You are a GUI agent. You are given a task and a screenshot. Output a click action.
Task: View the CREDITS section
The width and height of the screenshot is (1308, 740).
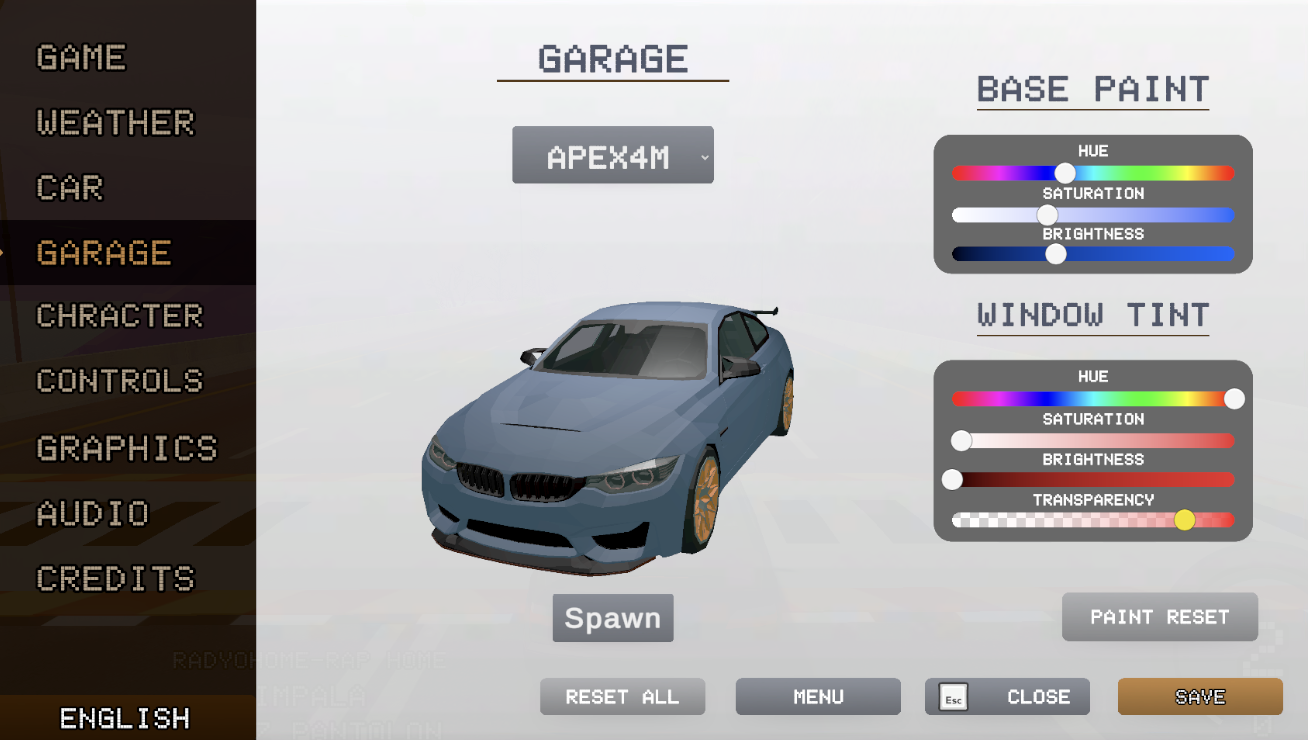point(115,578)
